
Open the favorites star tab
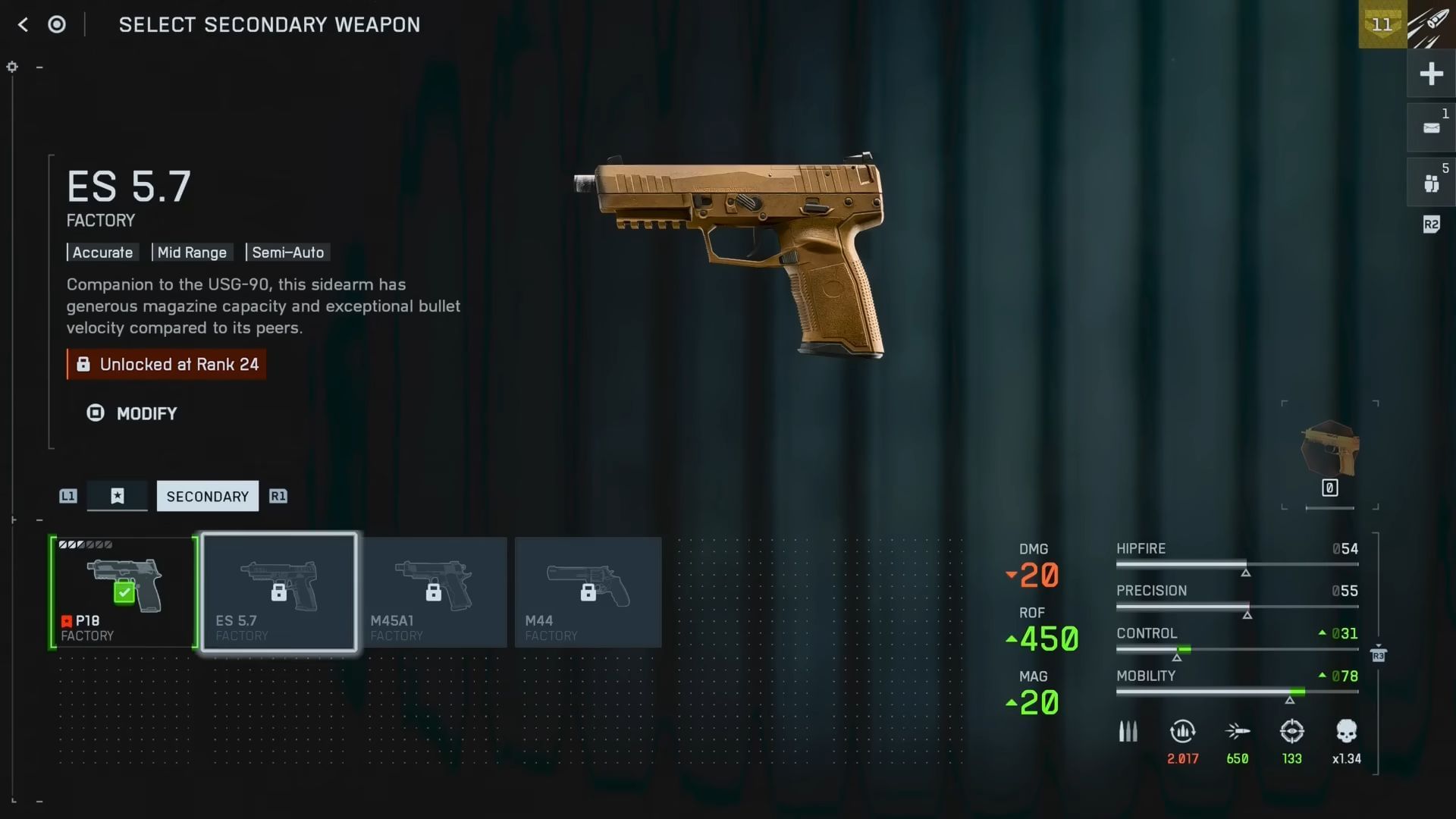pos(118,496)
